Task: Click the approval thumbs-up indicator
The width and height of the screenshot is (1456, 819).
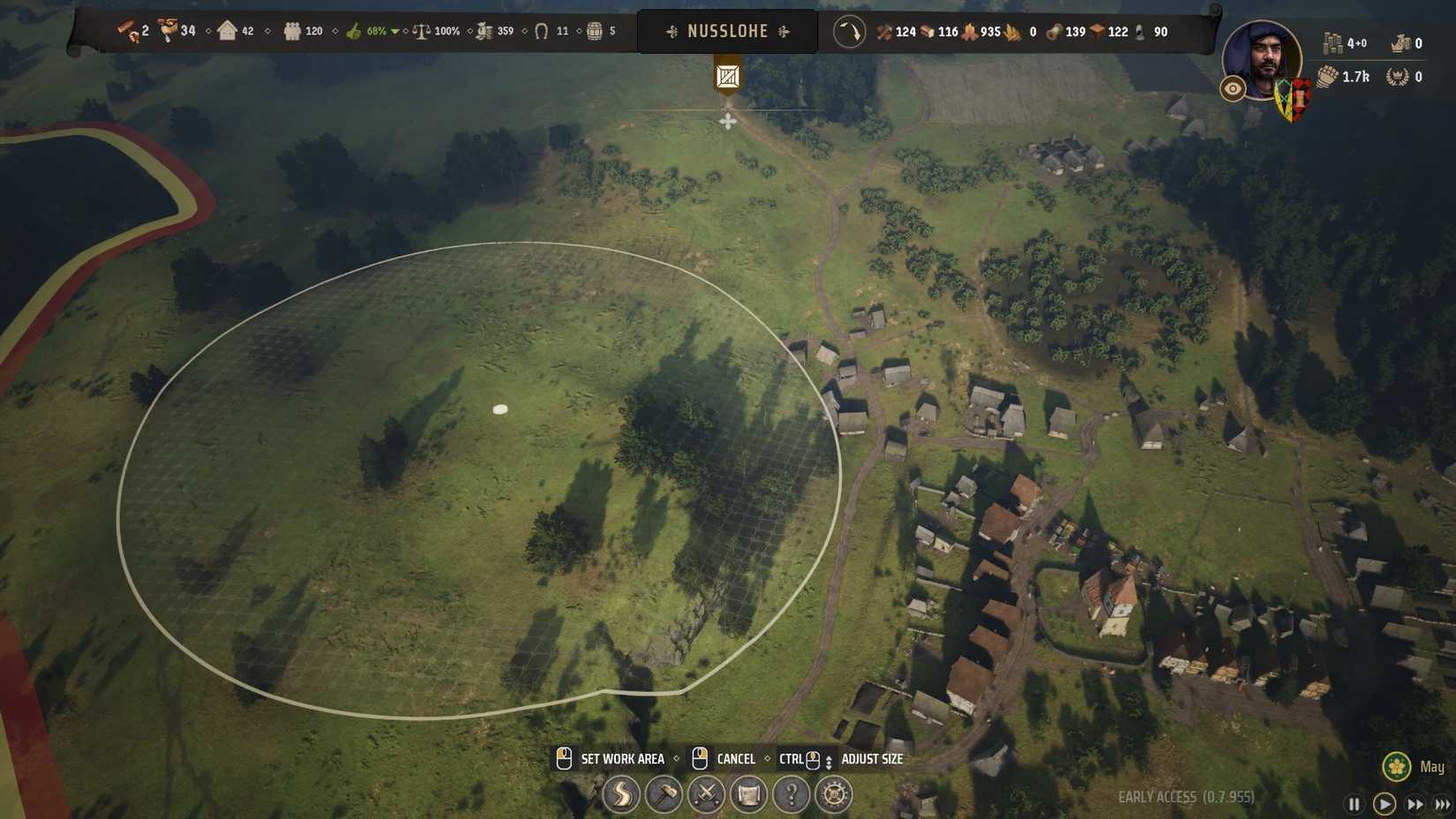Action: pos(353,31)
